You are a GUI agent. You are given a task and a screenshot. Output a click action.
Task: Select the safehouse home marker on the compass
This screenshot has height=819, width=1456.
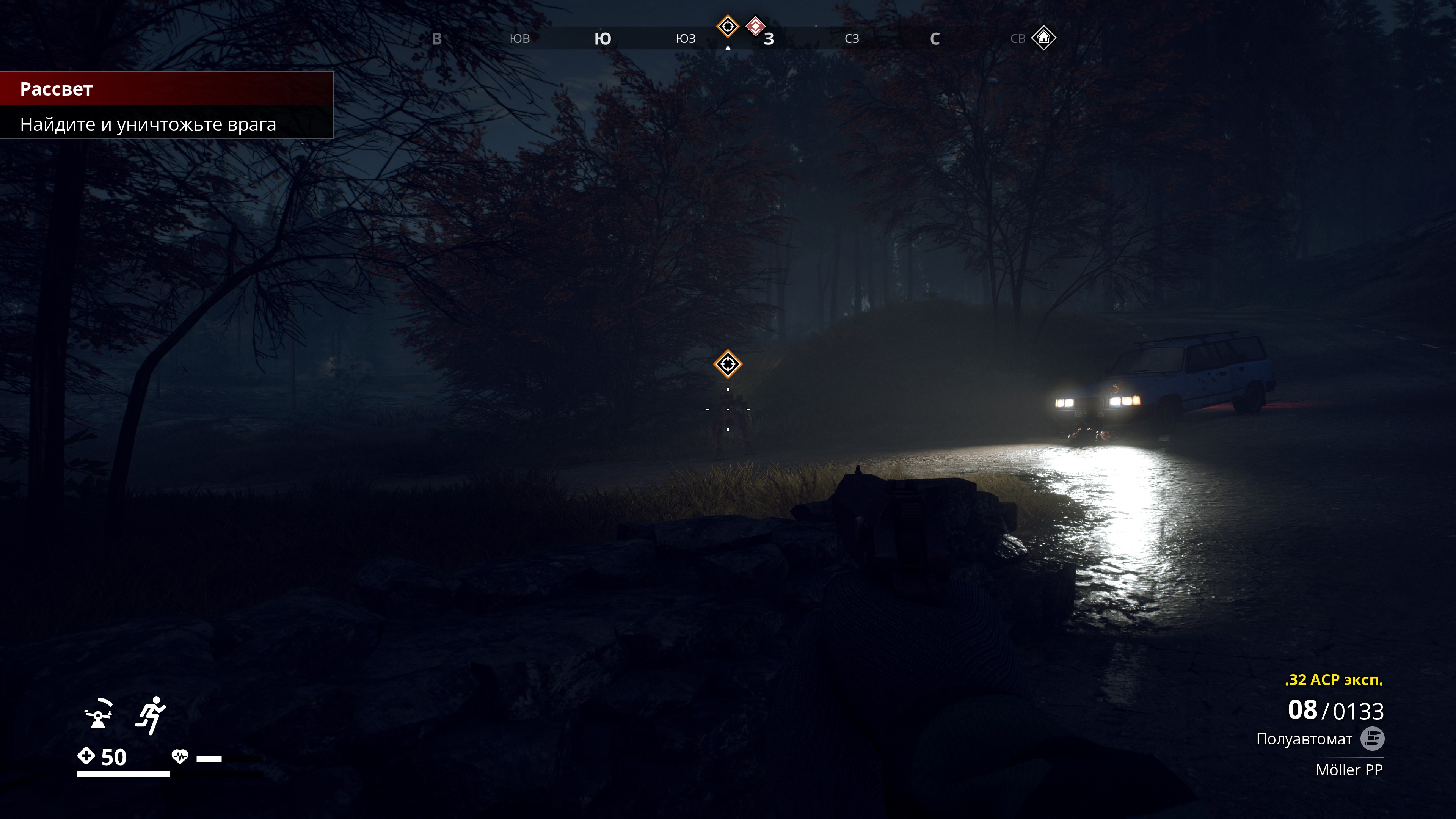[1043, 38]
